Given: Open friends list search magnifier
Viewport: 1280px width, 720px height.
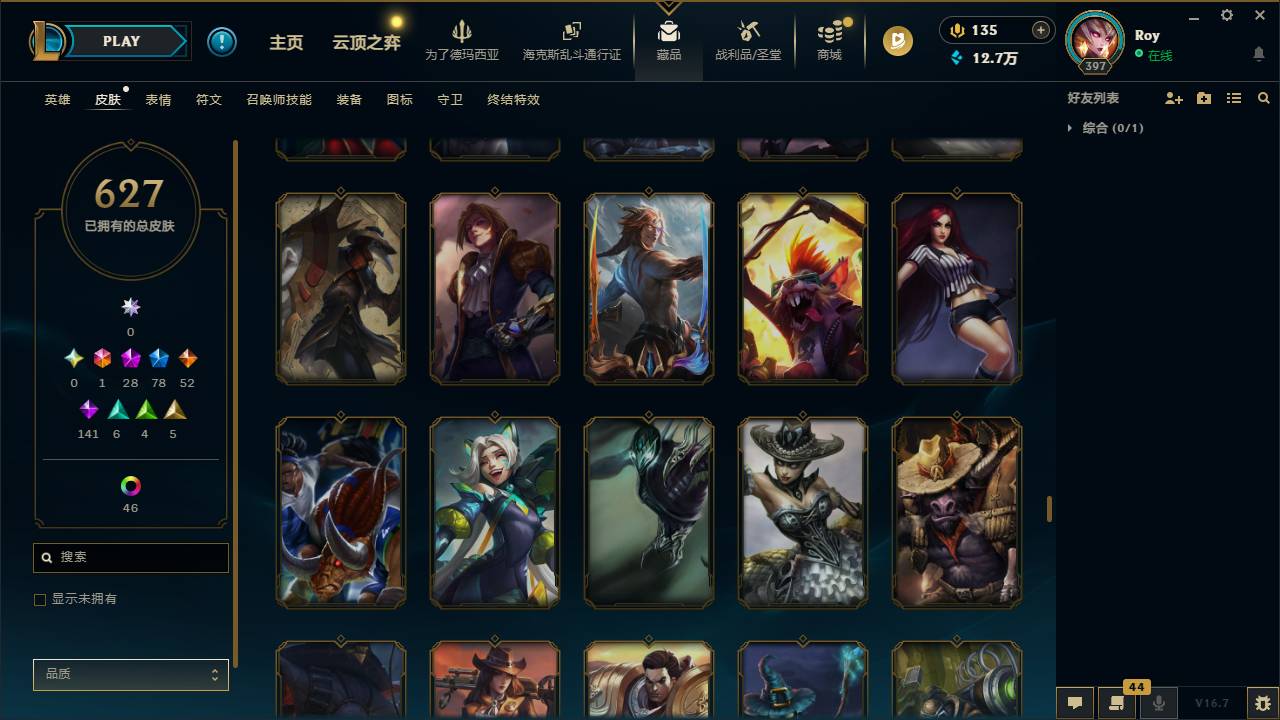Looking at the screenshot, I should tap(1264, 98).
